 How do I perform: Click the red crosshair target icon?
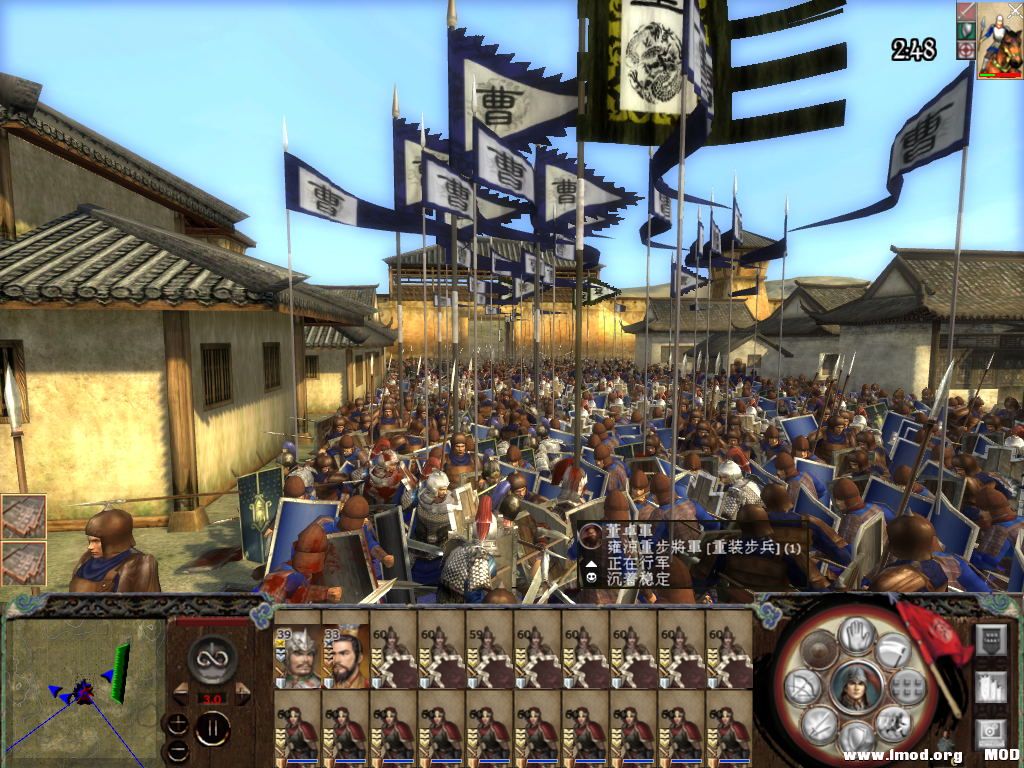click(966, 49)
